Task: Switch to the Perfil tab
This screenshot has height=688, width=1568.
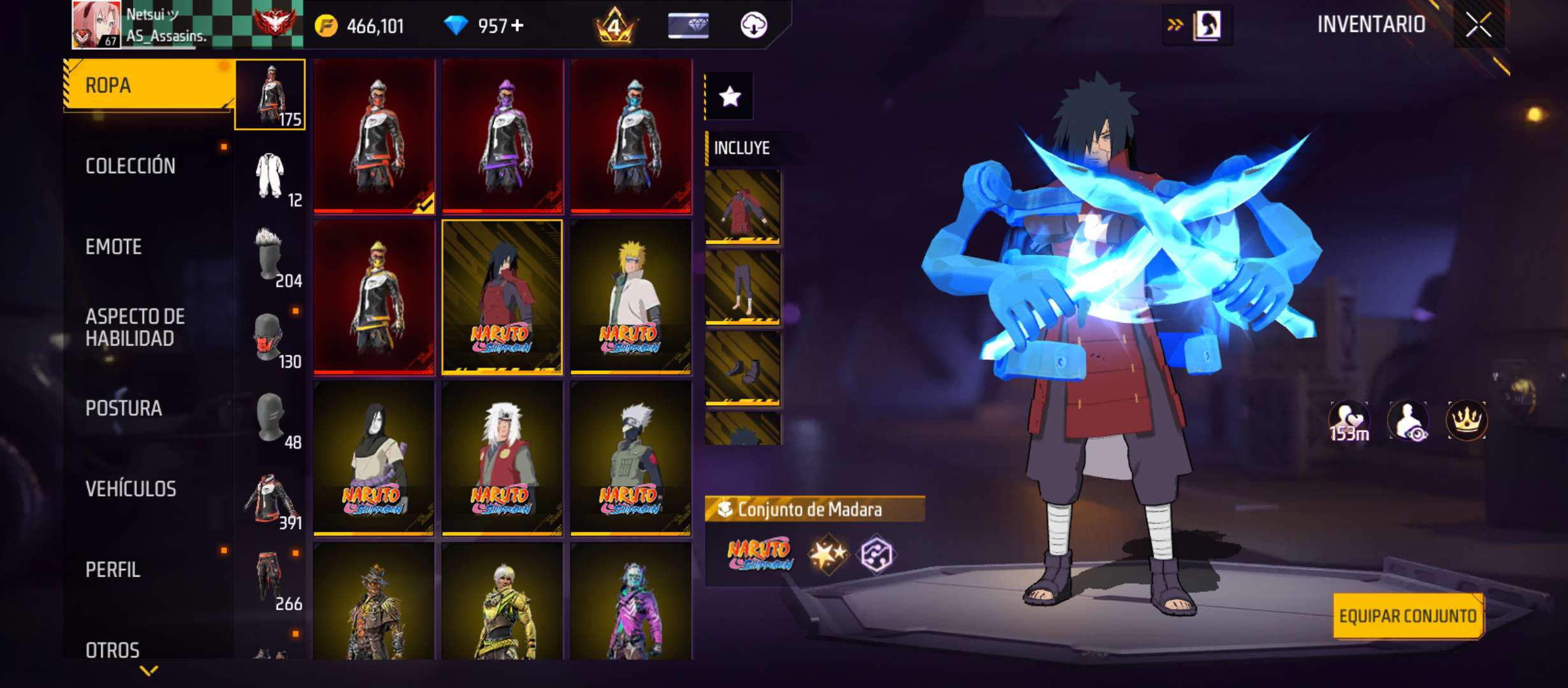Action: tap(113, 570)
